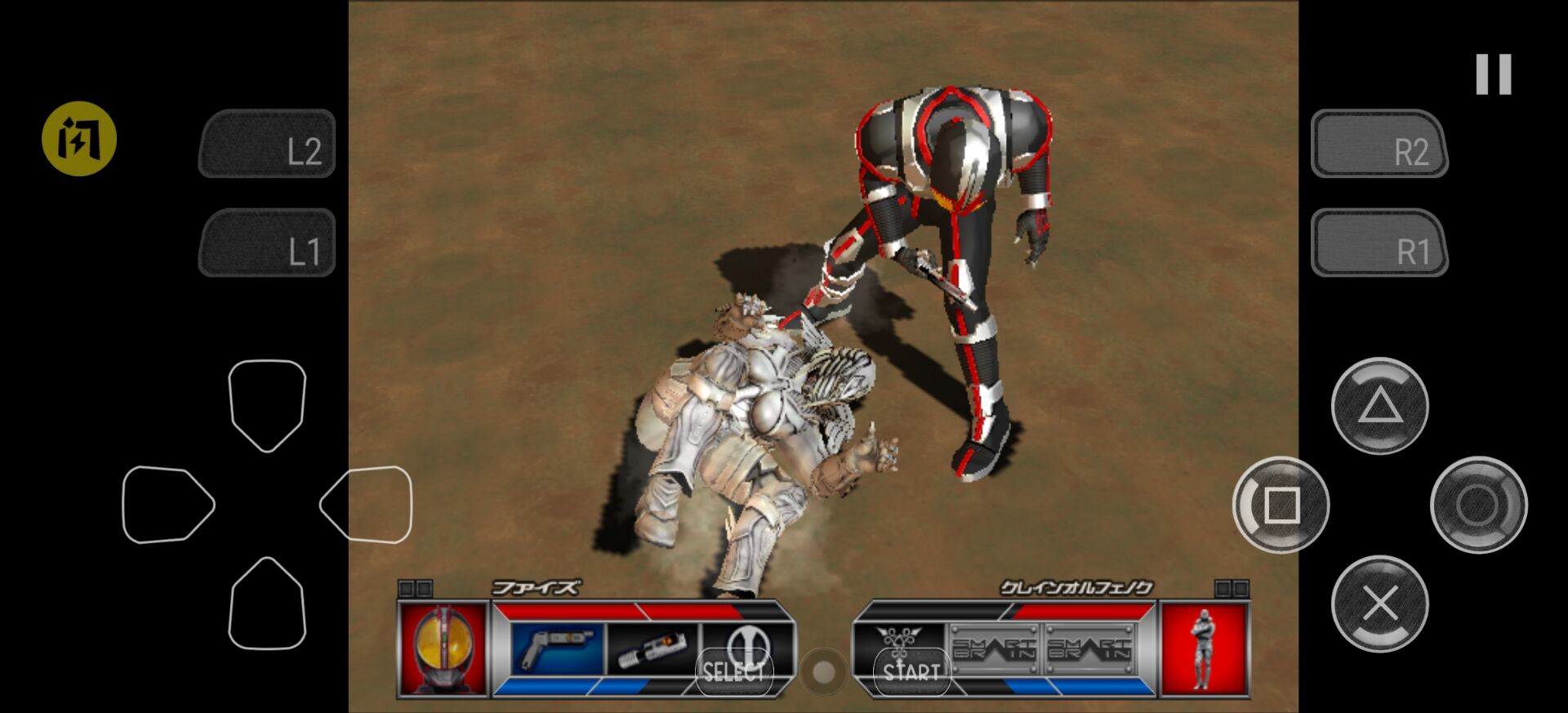The image size is (1568, 713).
Task: Tap the yellow turbo speed icon
Action: pyautogui.click(x=79, y=139)
